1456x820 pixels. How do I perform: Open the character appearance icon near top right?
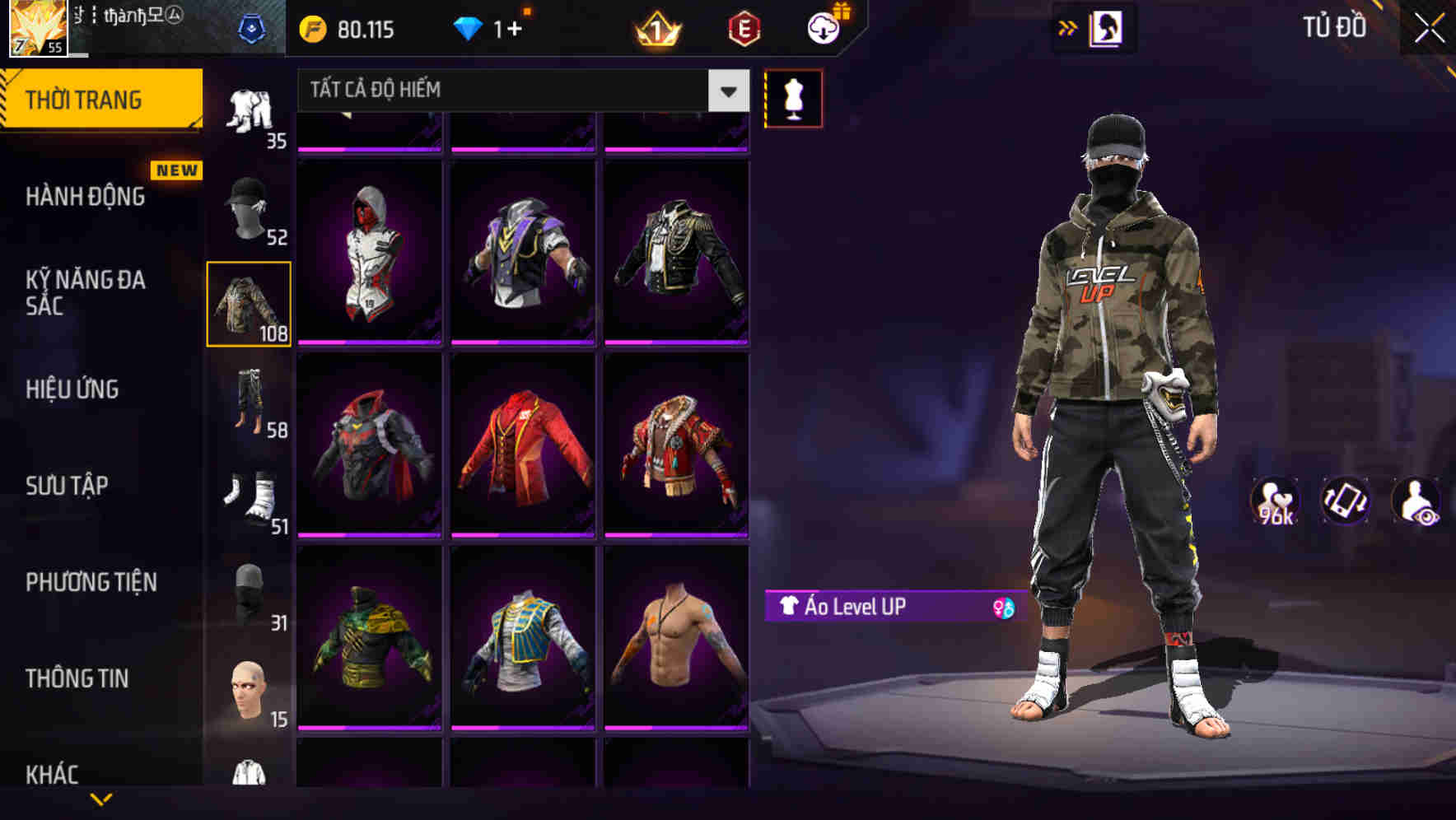tap(1108, 27)
